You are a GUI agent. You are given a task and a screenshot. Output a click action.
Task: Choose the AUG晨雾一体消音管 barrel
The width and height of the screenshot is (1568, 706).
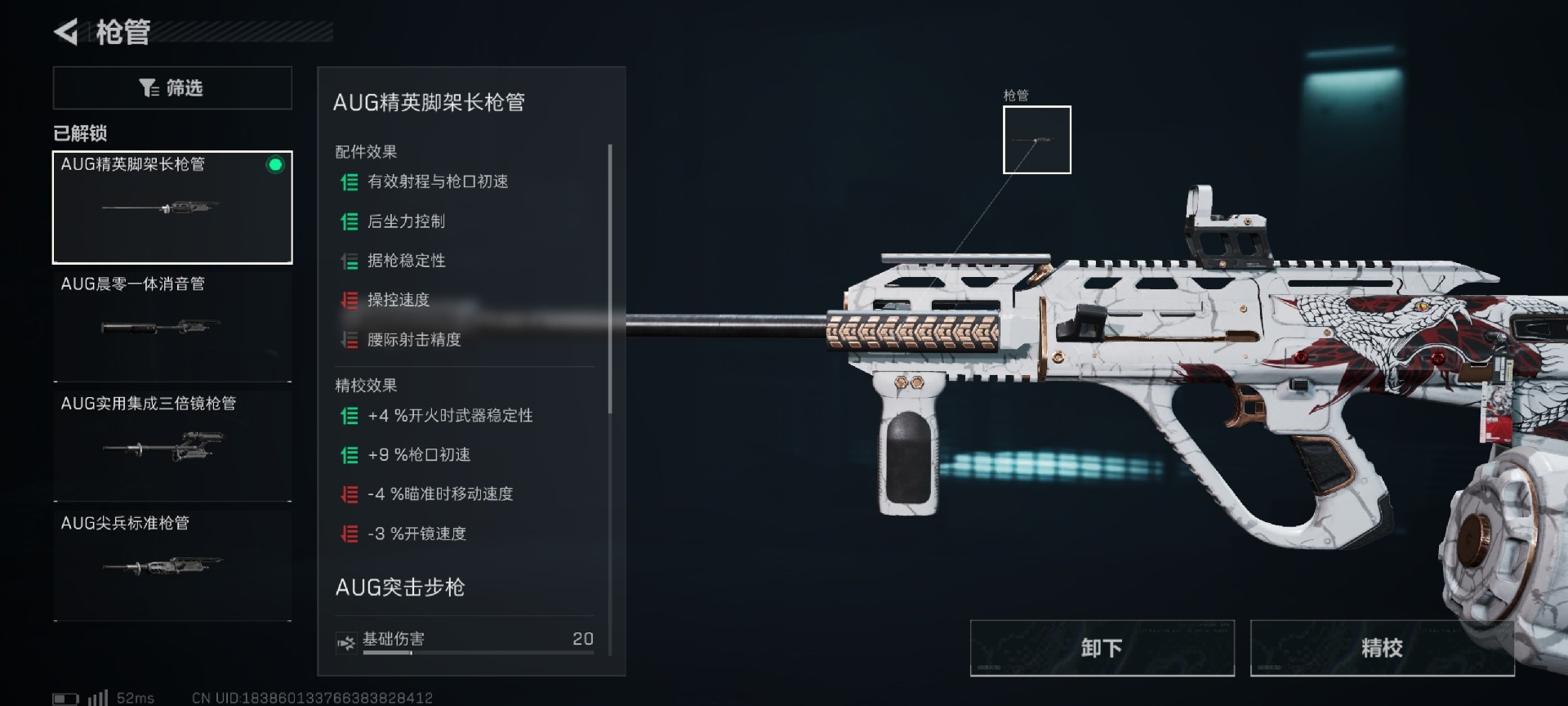click(x=172, y=327)
